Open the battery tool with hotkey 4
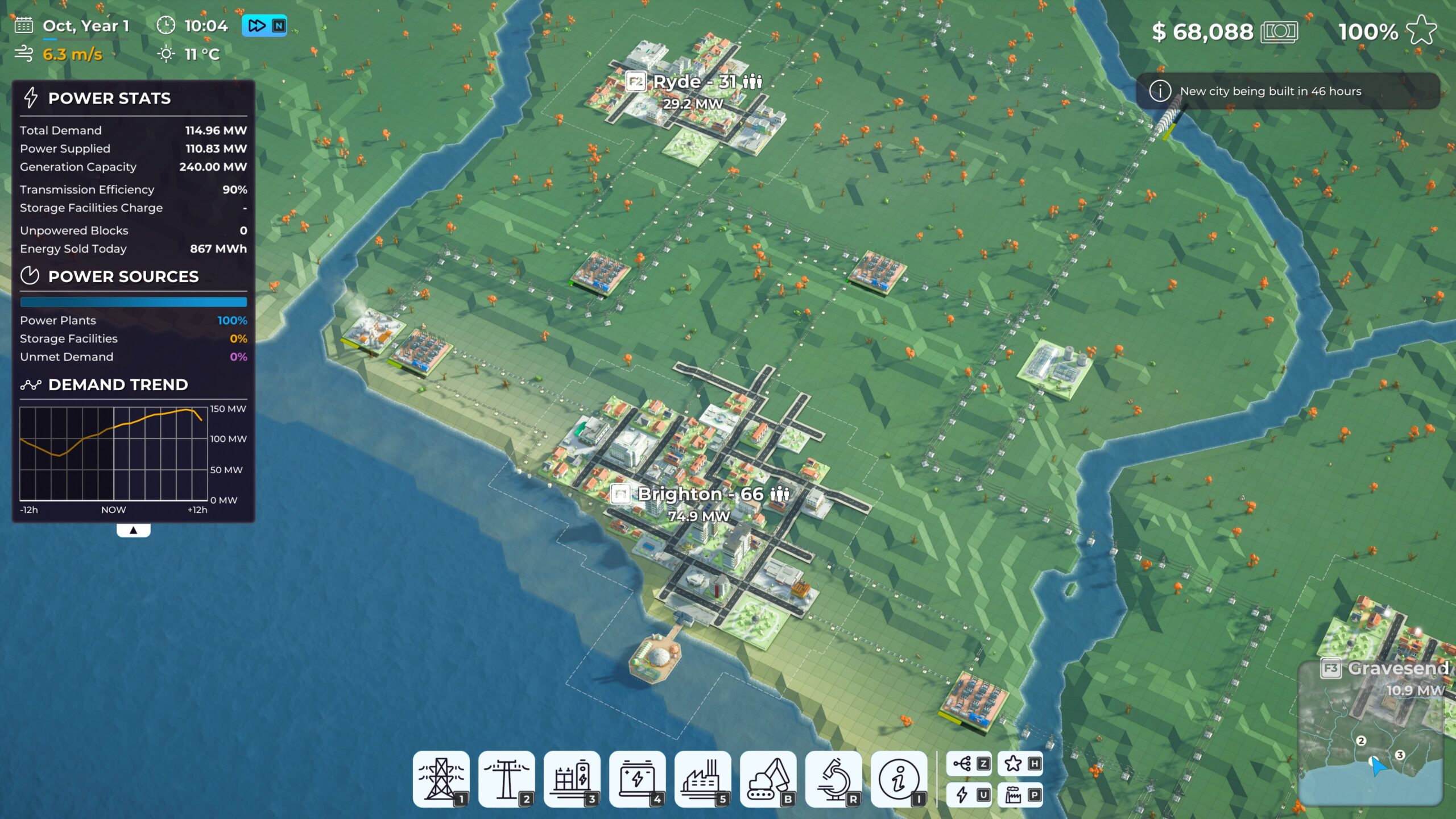 click(x=637, y=779)
